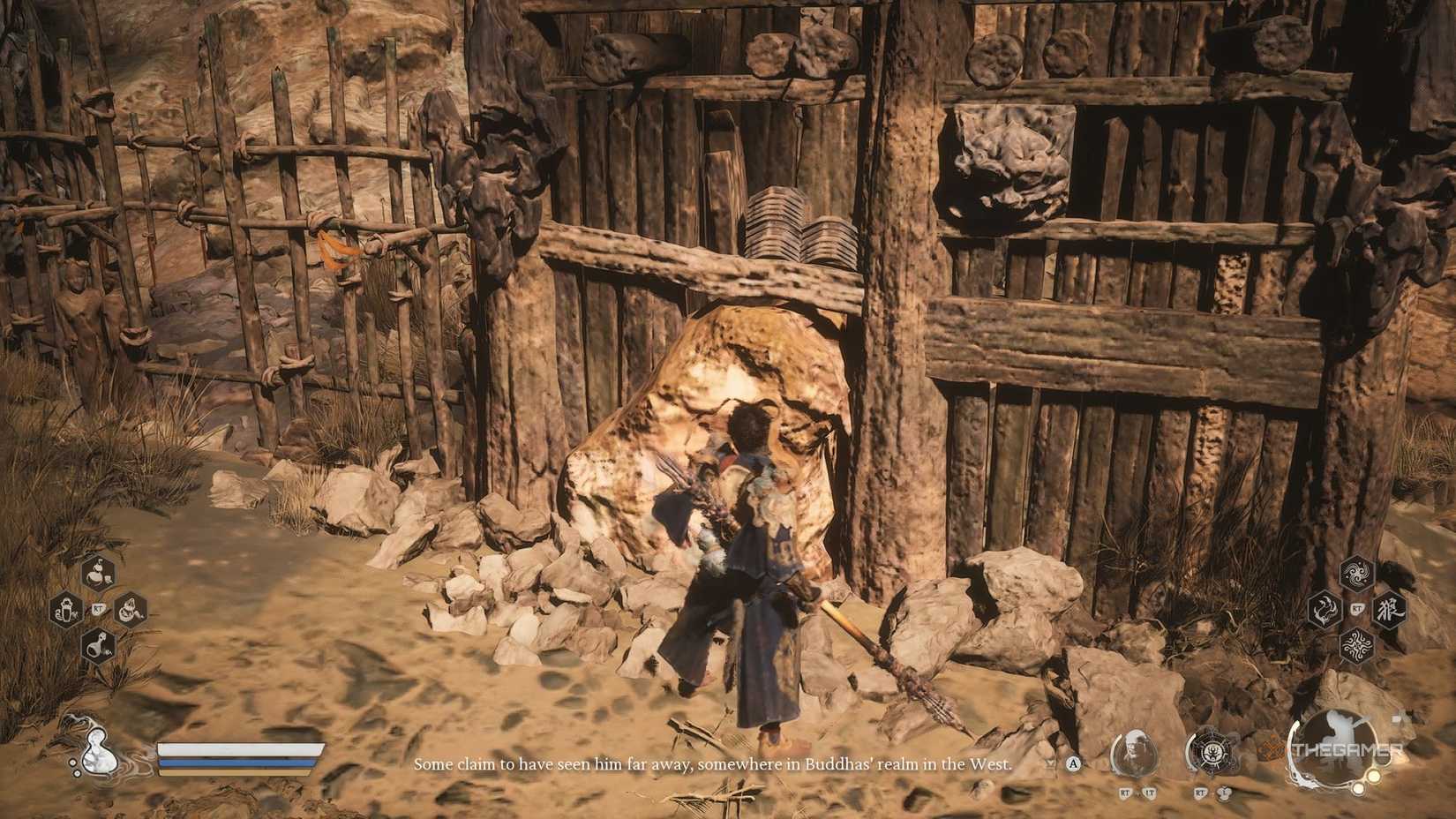
Task: Expand the RT prompt at the item wheel center
Action: [x=97, y=608]
